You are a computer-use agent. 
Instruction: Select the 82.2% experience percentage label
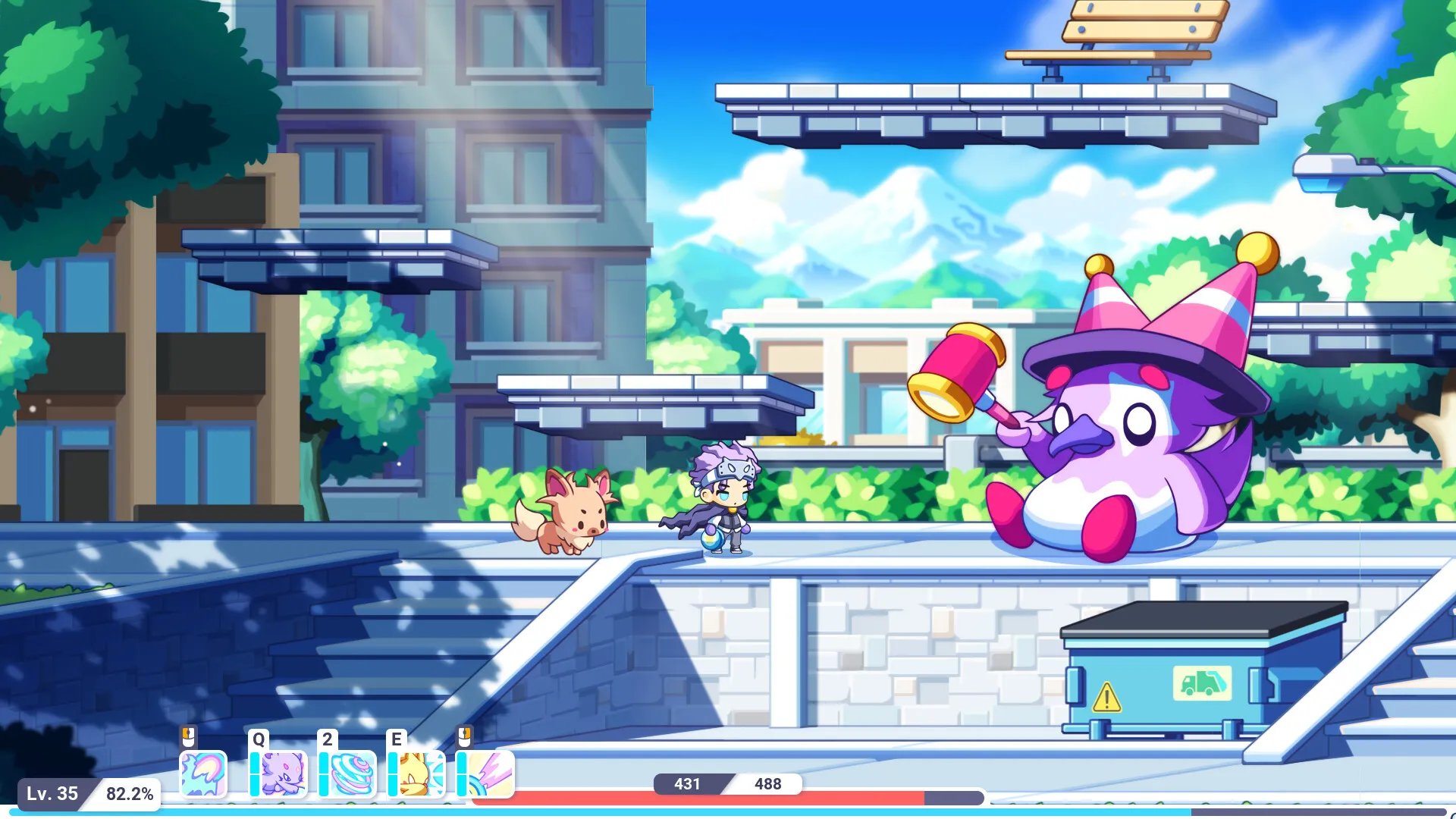[x=130, y=795]
